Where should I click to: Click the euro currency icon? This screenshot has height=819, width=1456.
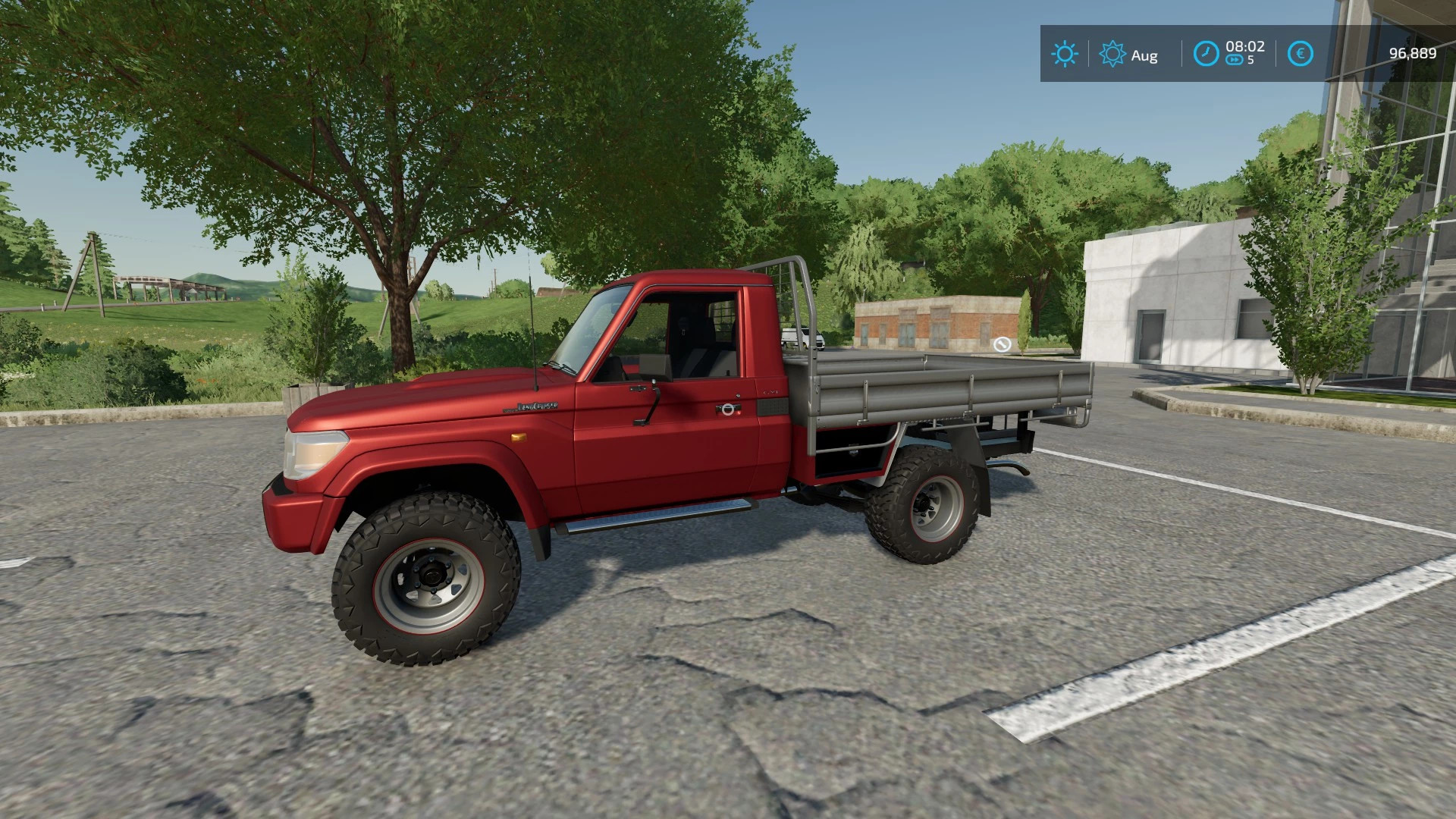(1301, 54)
